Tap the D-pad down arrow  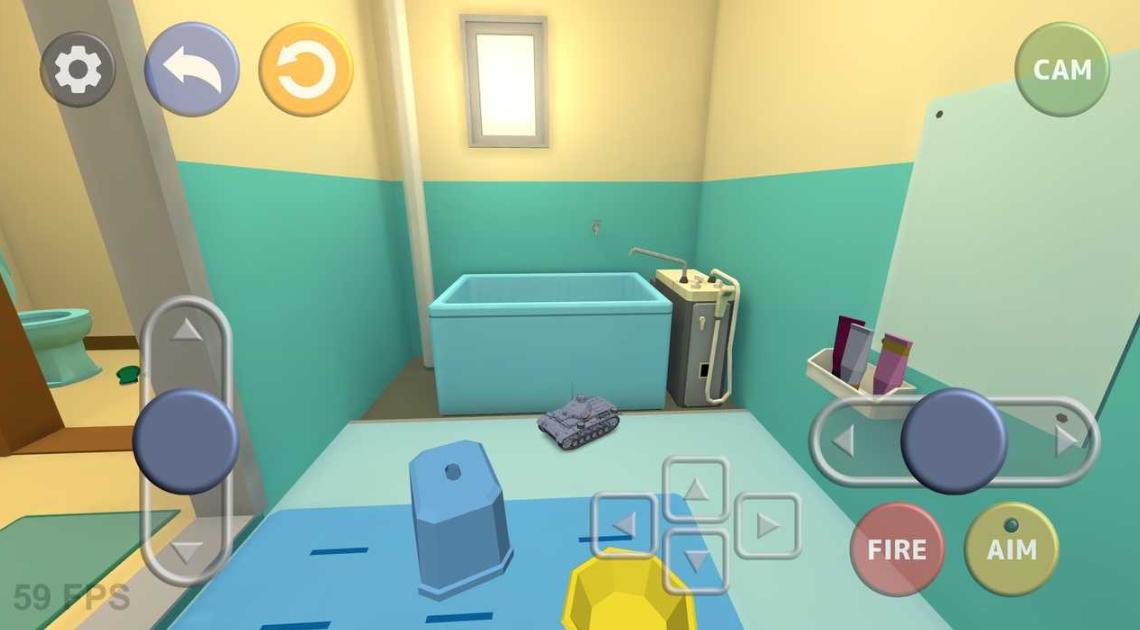(697, 560)
